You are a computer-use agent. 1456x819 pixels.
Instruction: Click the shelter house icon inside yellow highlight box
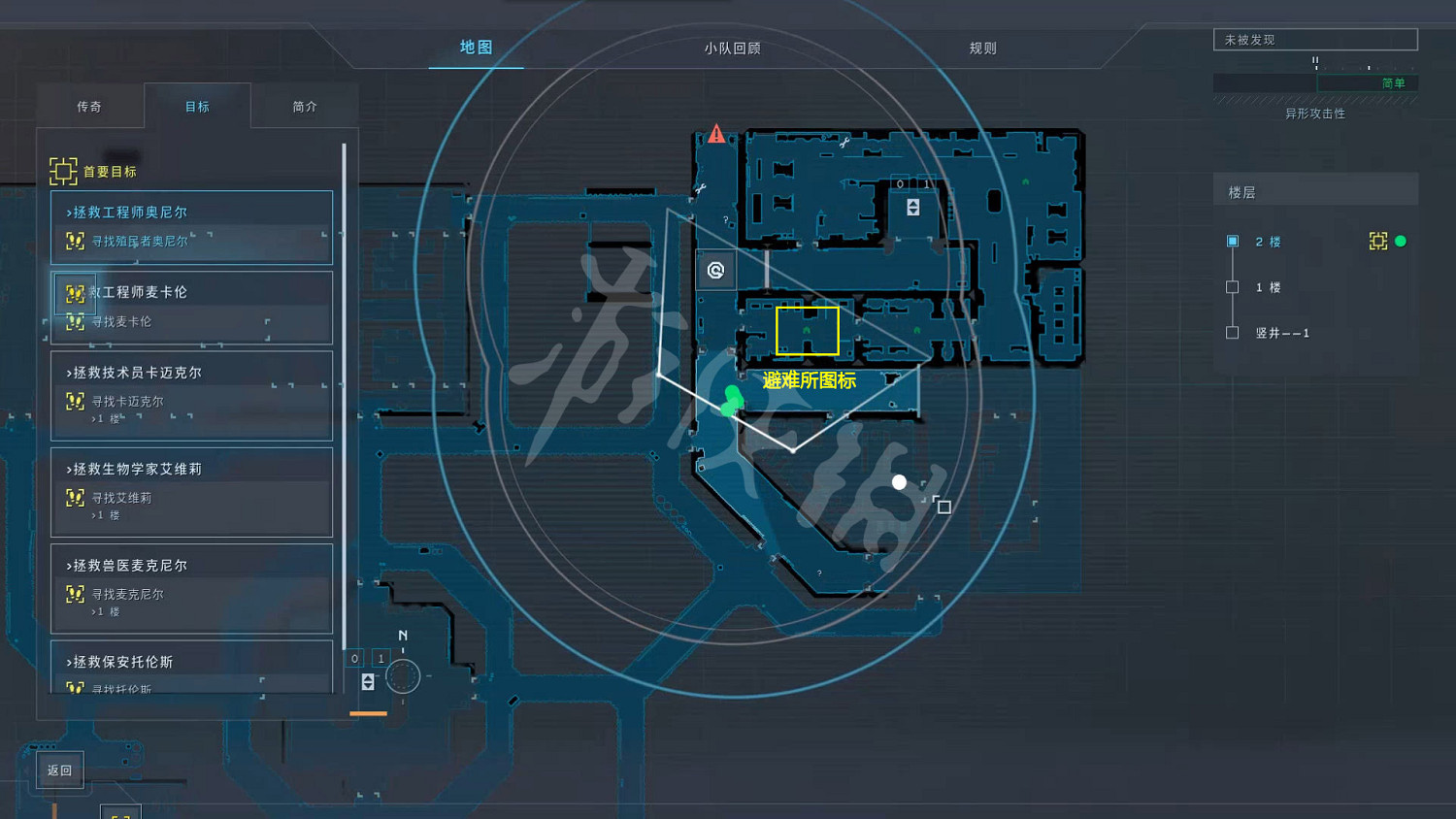pos(808,331)
